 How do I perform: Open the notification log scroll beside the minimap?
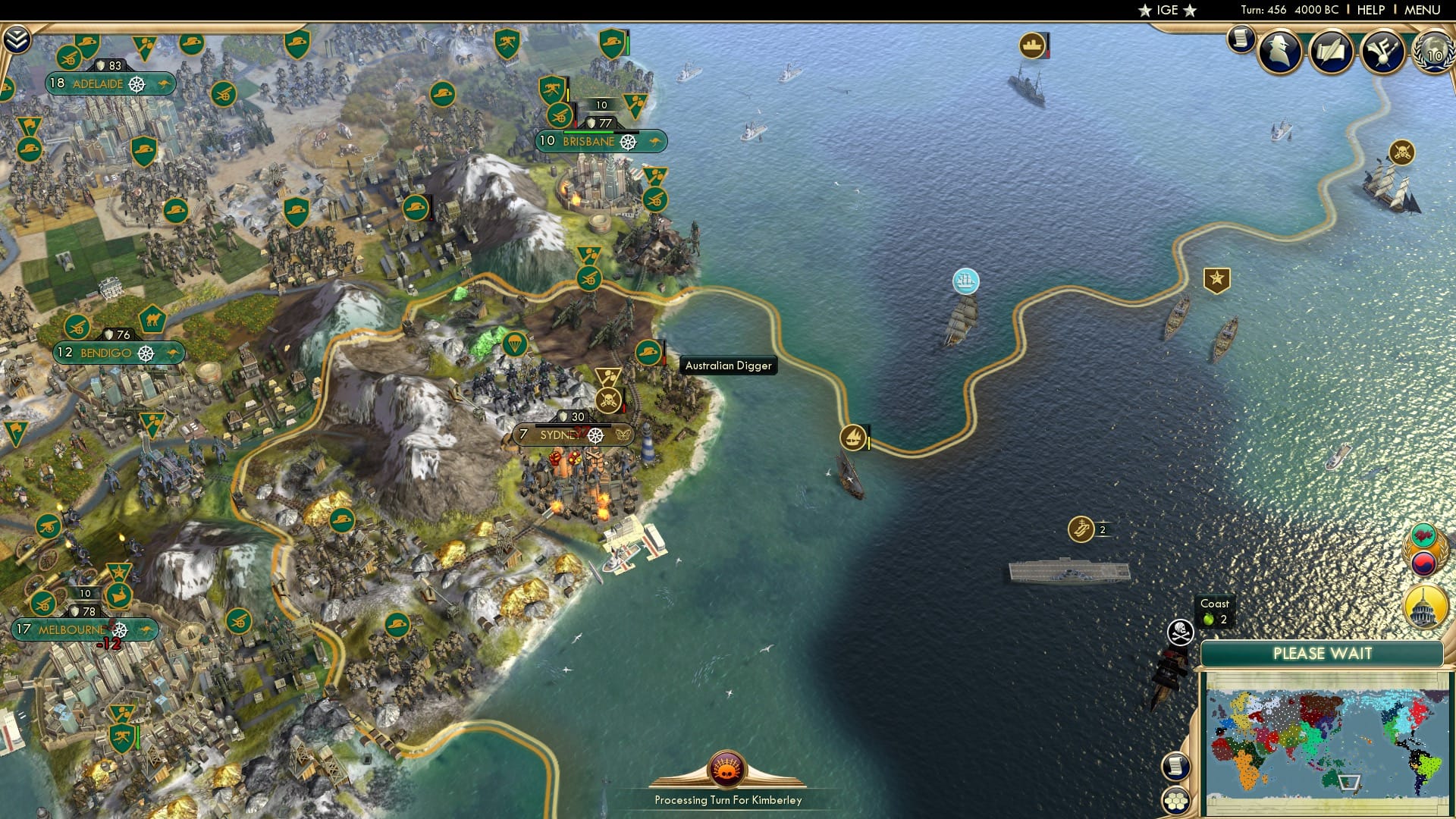[1175, 767]
